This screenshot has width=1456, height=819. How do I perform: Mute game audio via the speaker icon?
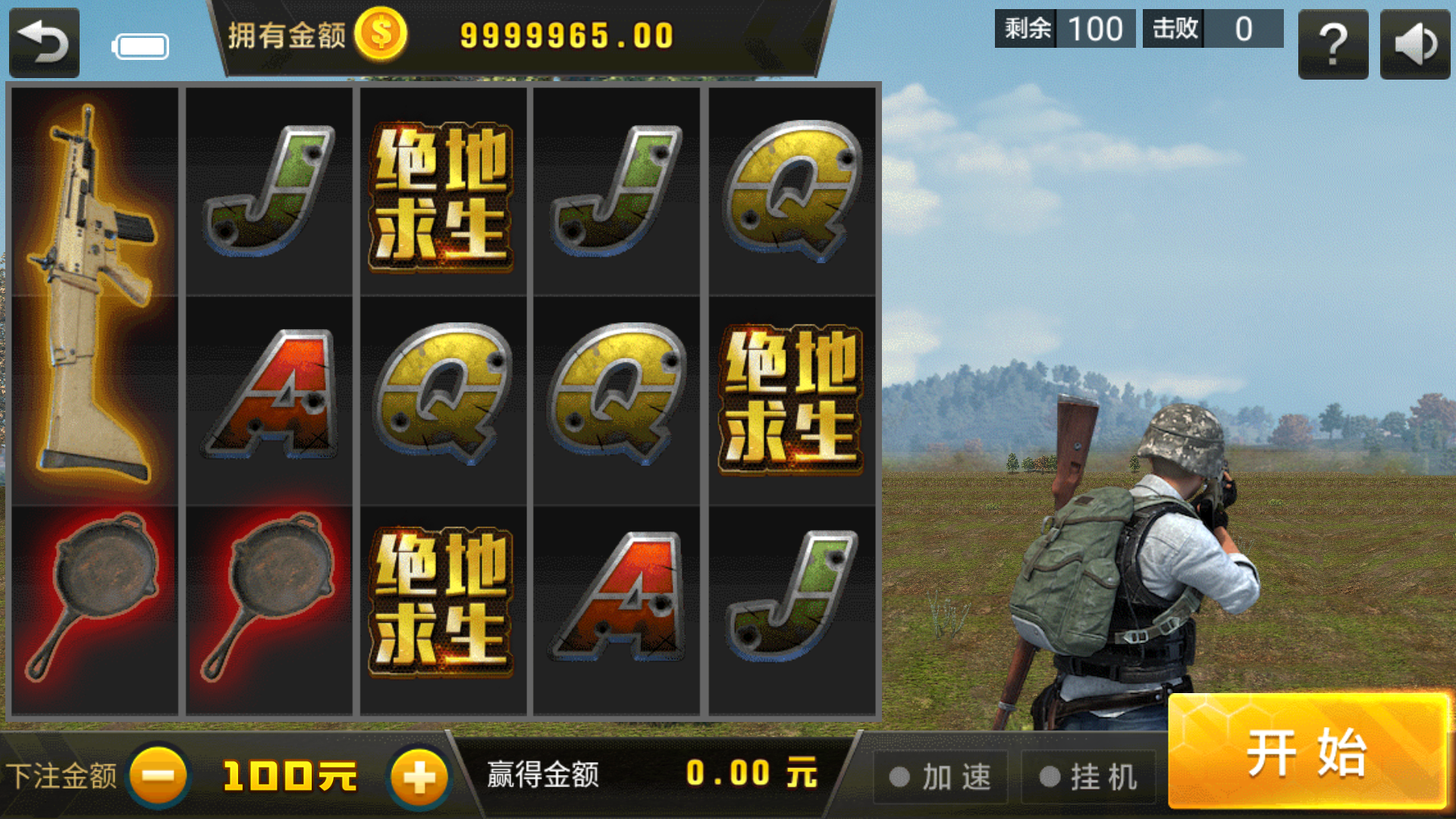pos(1415,45)
